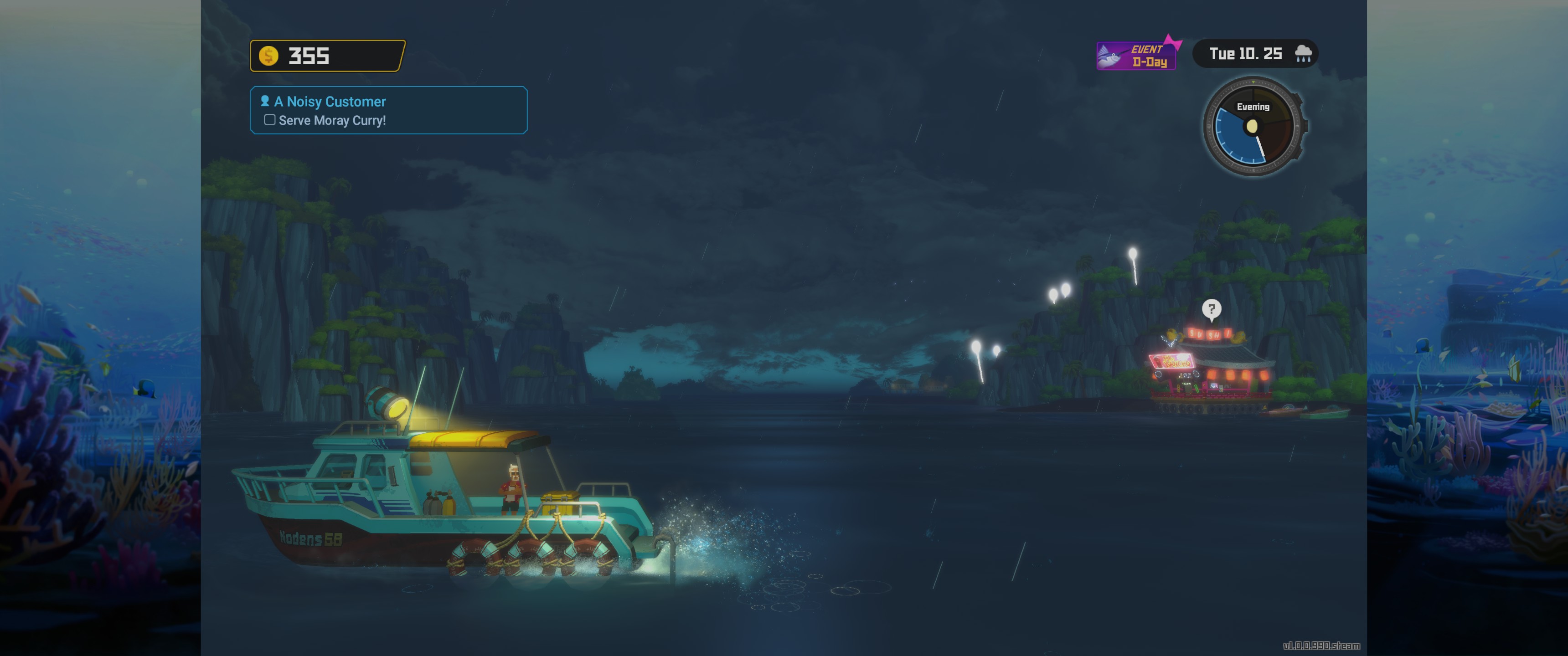Select the question mark bubble above the sushi bar

click(x=1211, y=309)
